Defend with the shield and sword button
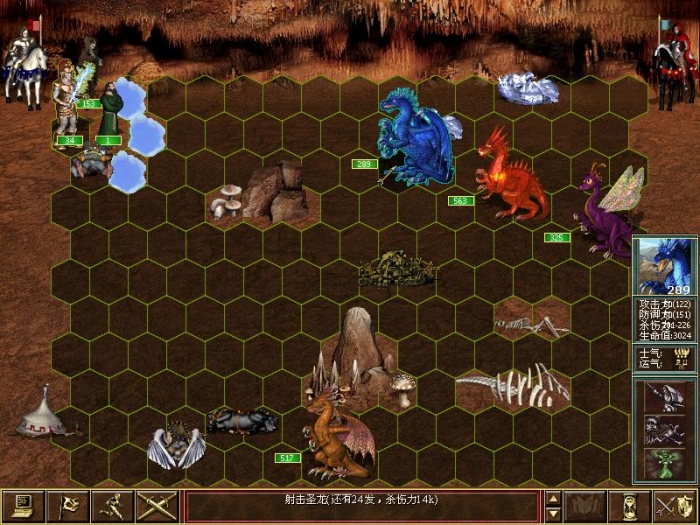 [x=674, y=506]
